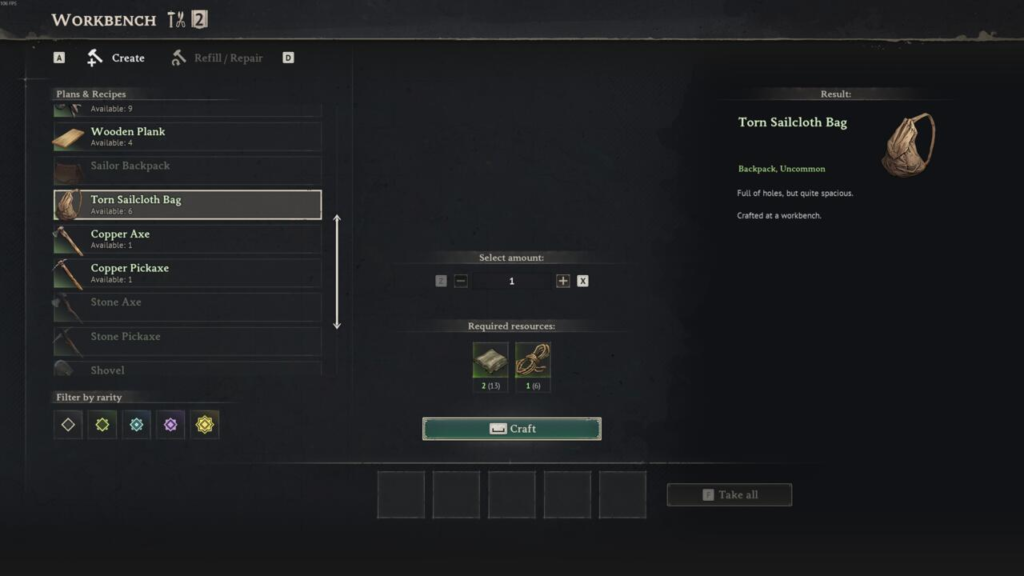1024x576 pixels.
Task: Select the Wooden Plank recipe
Action: [x=187, y=136]
